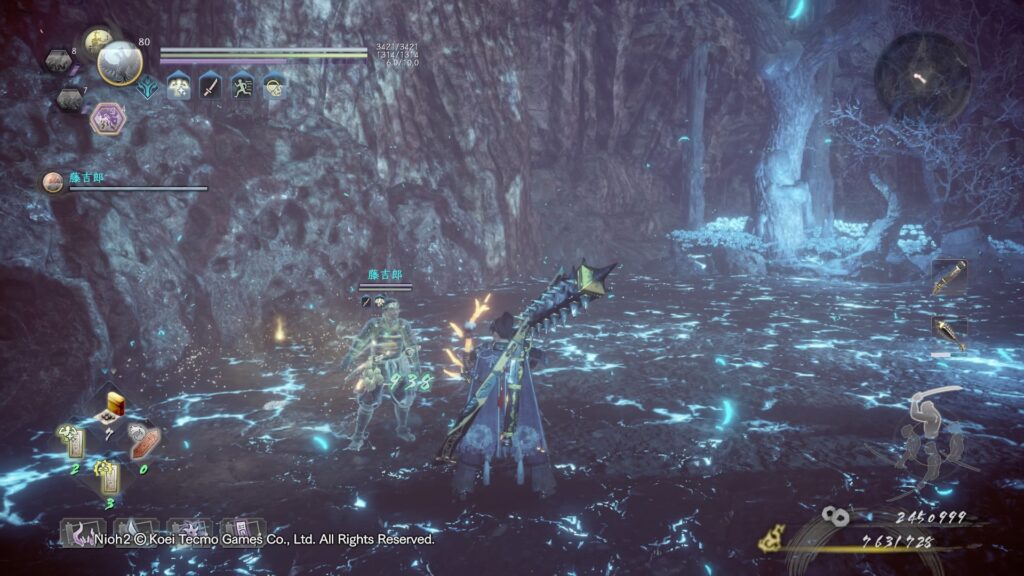Choose the lower spiked weapon slot
Screen dimensions: 1024x576
(948, 334)
